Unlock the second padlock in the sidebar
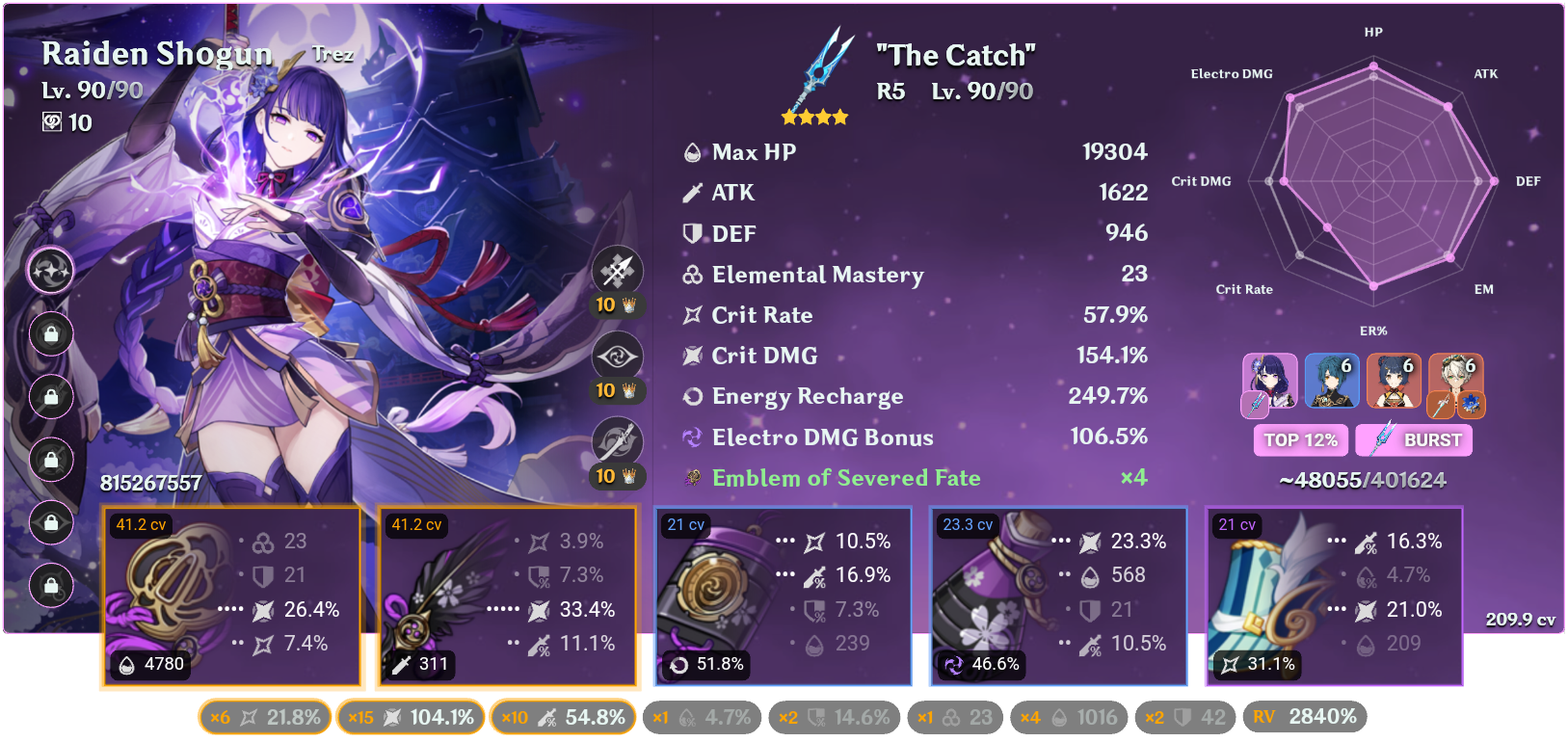1568x742 pixels. [51, 397]
